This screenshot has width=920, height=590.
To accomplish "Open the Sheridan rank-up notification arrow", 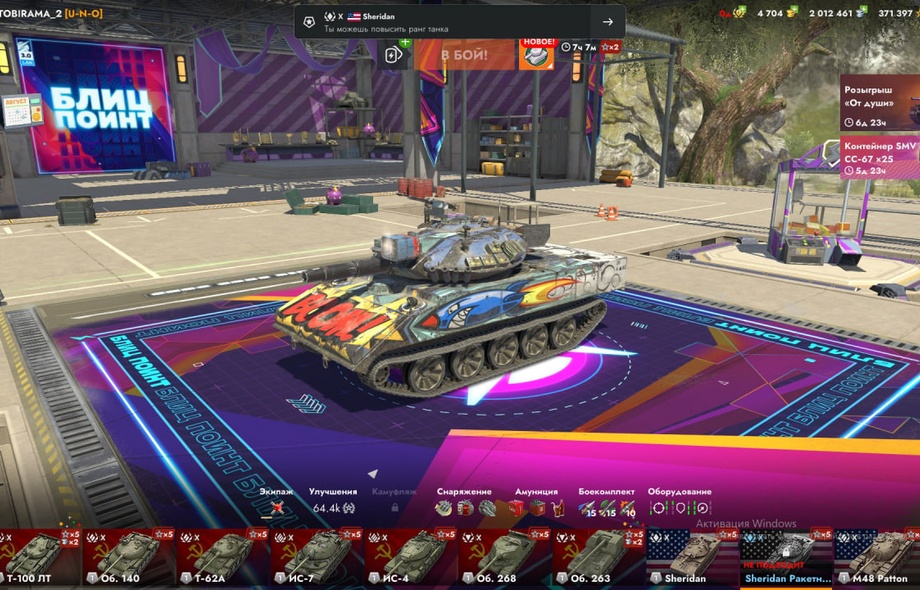I will (607, 22).
